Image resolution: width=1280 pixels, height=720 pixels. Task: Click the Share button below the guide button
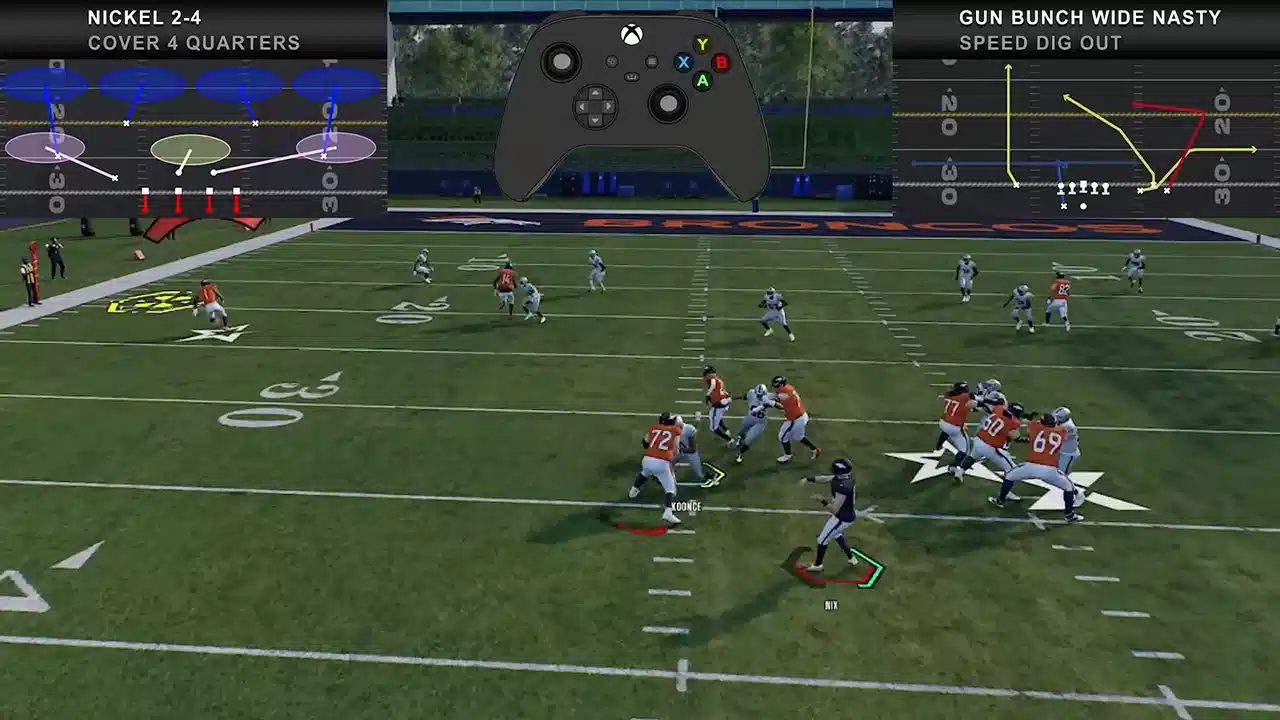coord(632,77)
